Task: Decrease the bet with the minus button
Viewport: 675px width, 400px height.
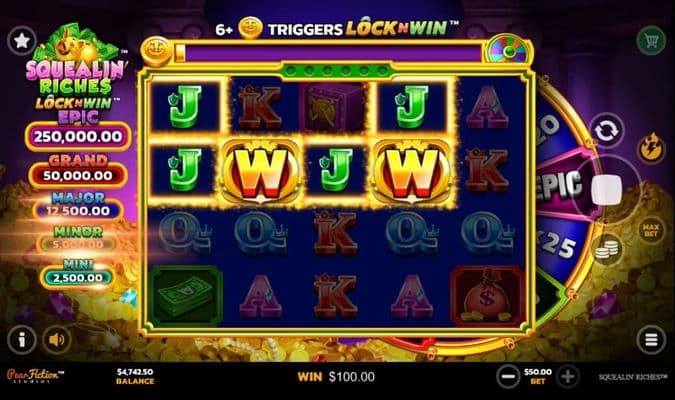Action: coord(508,377)
